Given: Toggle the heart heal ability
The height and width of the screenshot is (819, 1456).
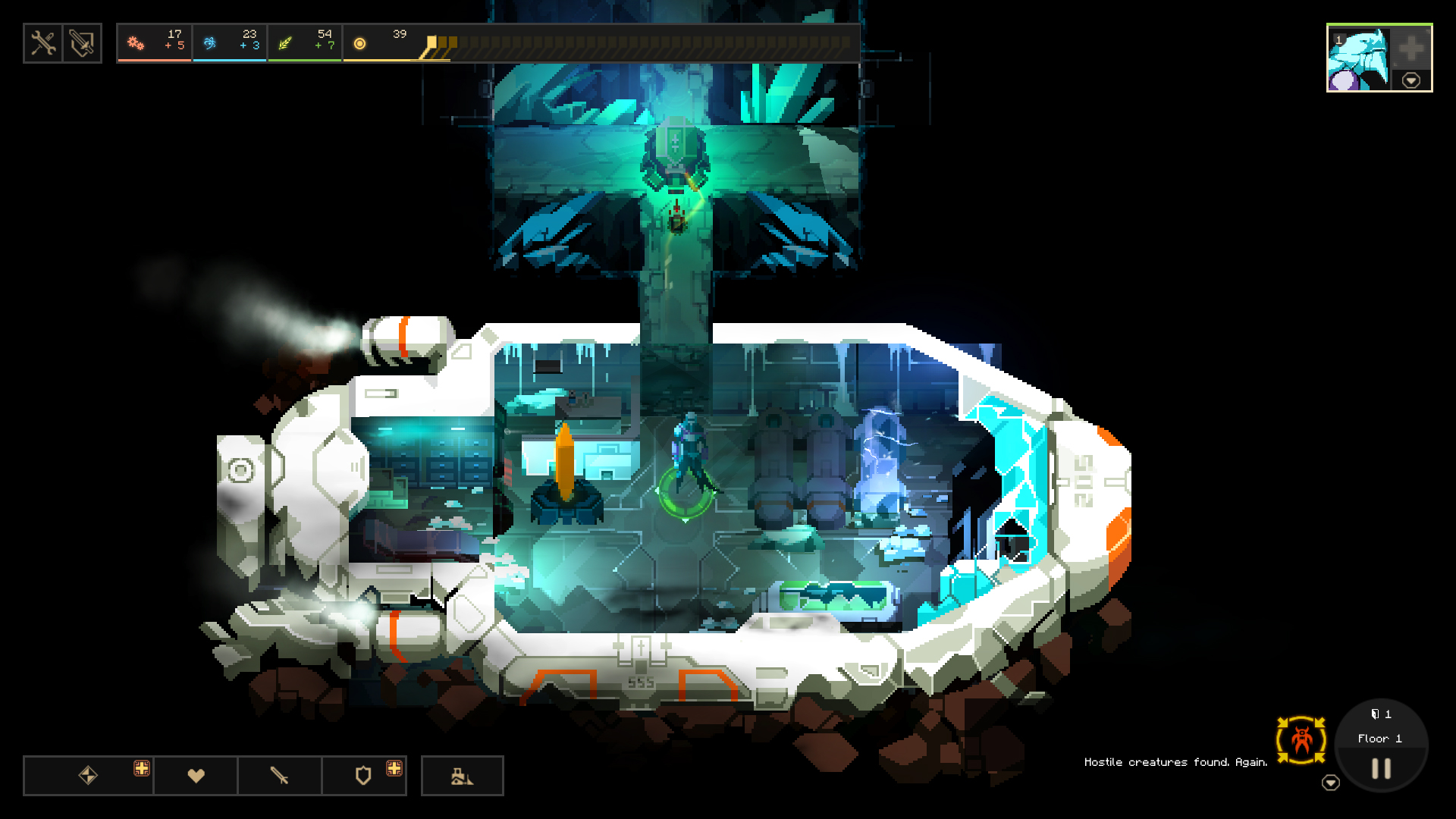Looking at the screenshot, I should coord(196,775).
